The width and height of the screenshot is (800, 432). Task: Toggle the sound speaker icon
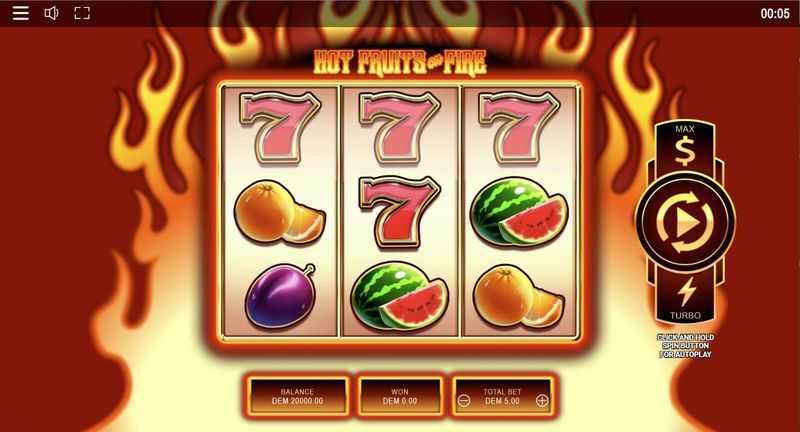[x=51, y=13]
